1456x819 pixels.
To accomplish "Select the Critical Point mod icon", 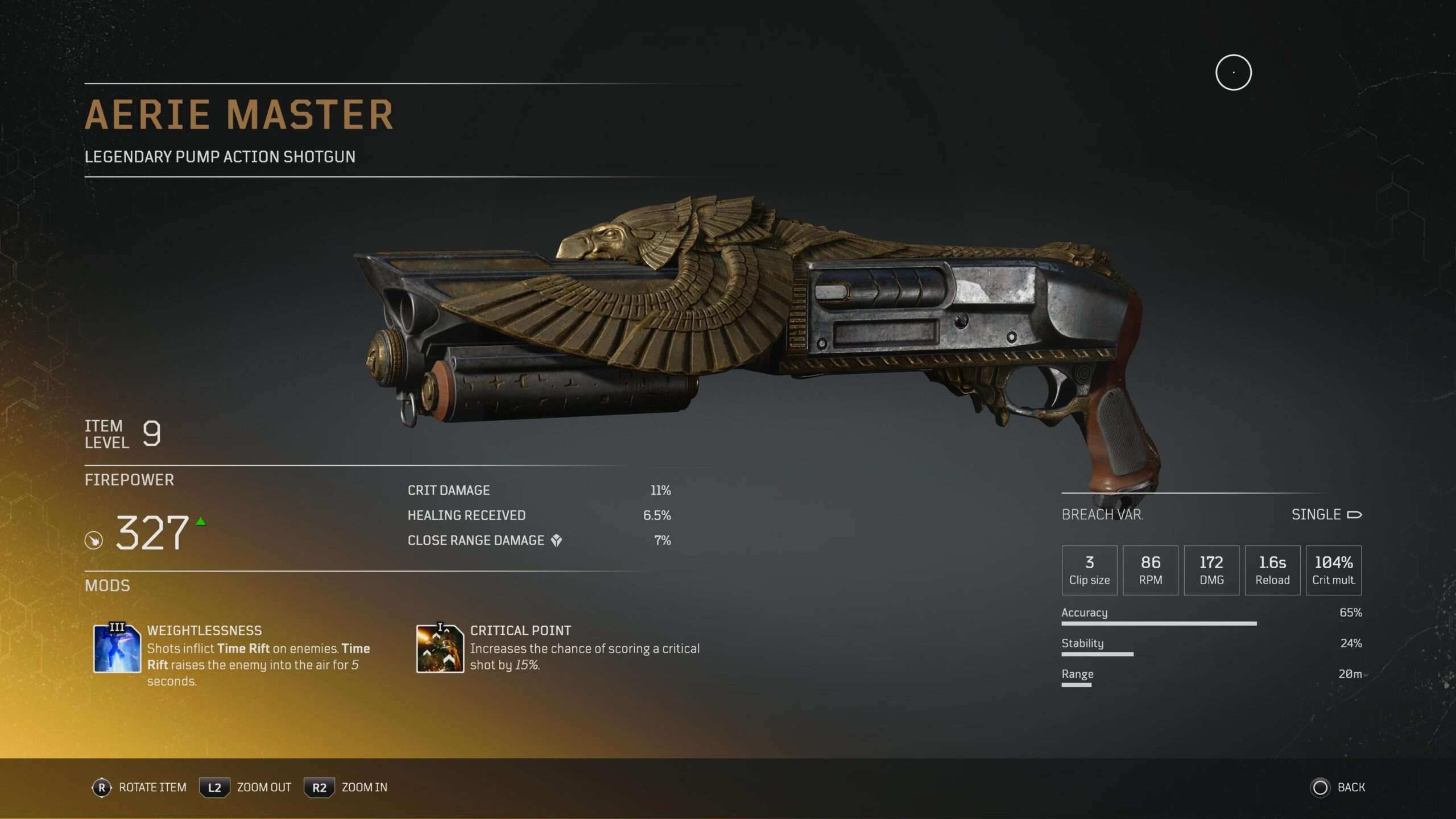I will pyautogui.click(x=440, y=648).
